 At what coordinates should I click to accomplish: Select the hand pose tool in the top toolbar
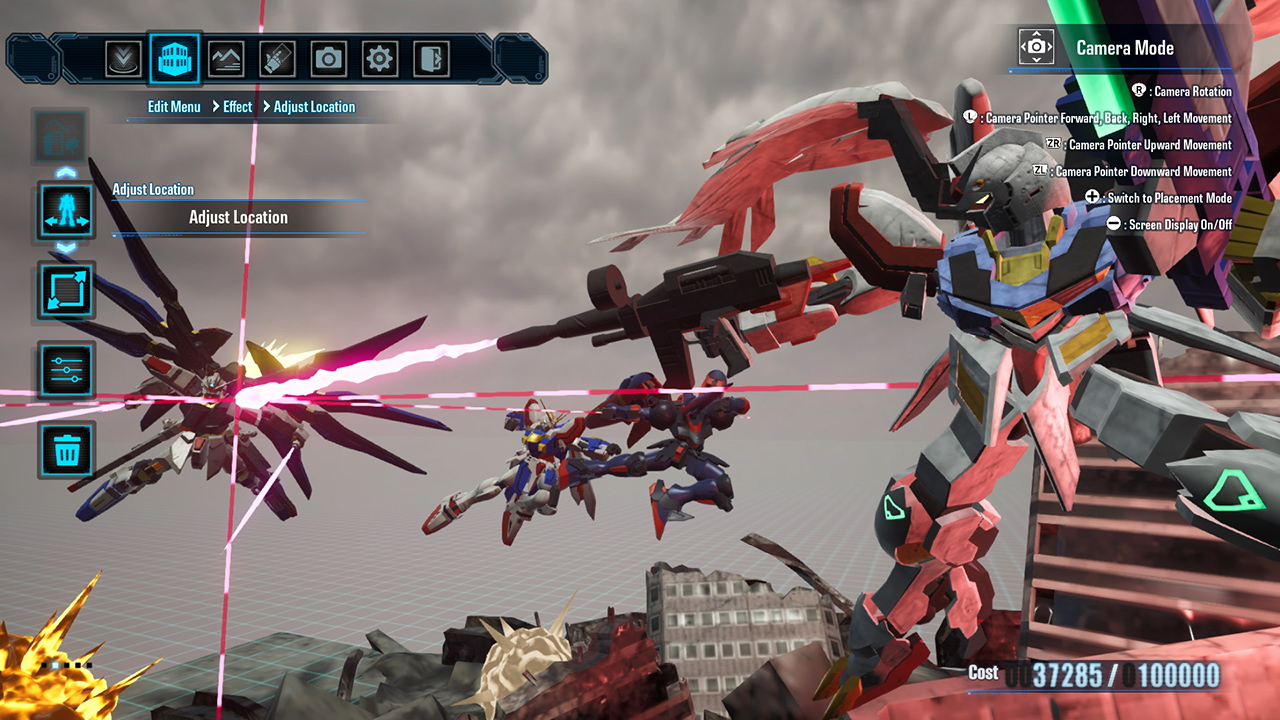277,58
